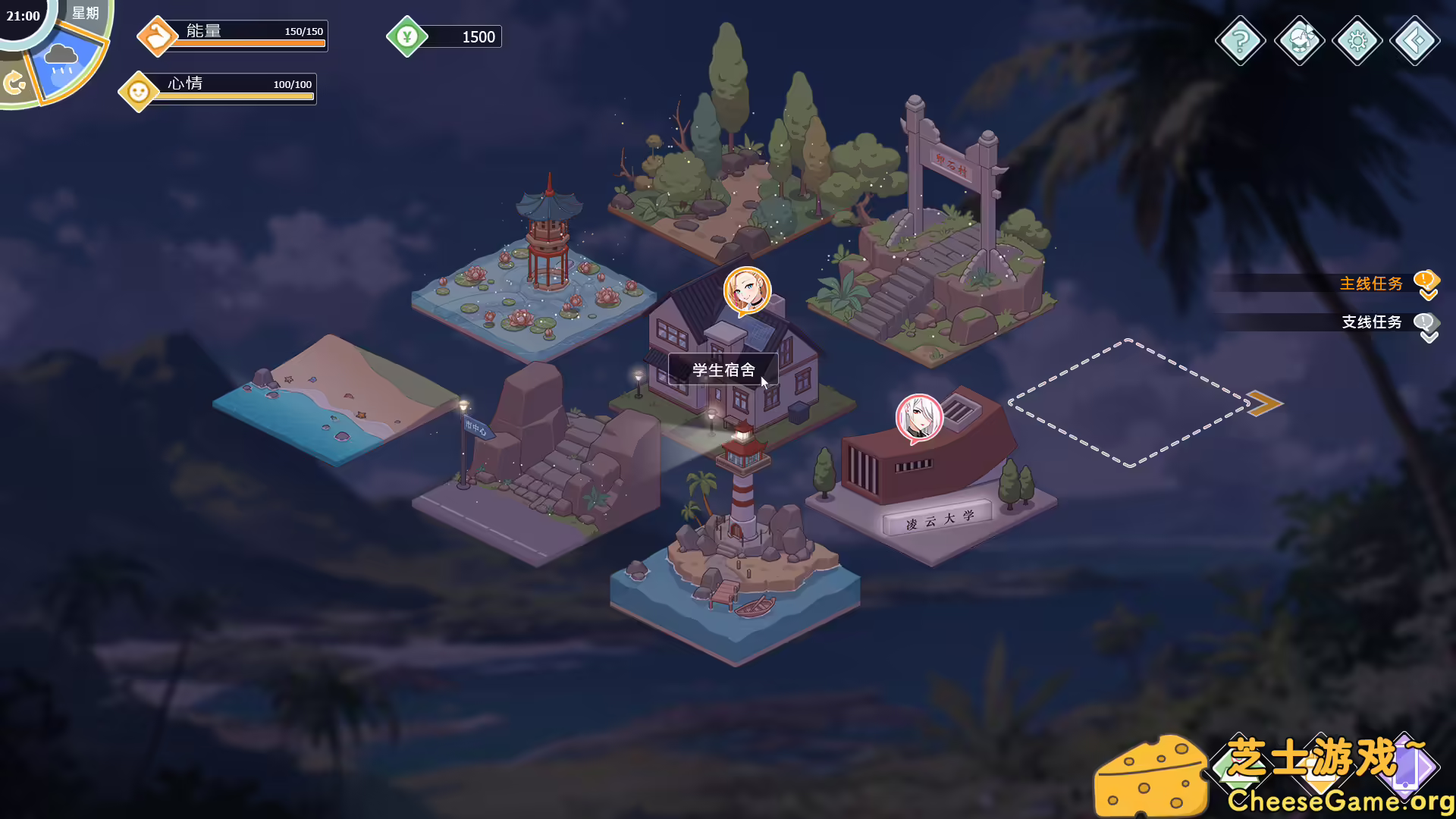Click the blonde character's avatar bubble above dormitory

(749, 290)
